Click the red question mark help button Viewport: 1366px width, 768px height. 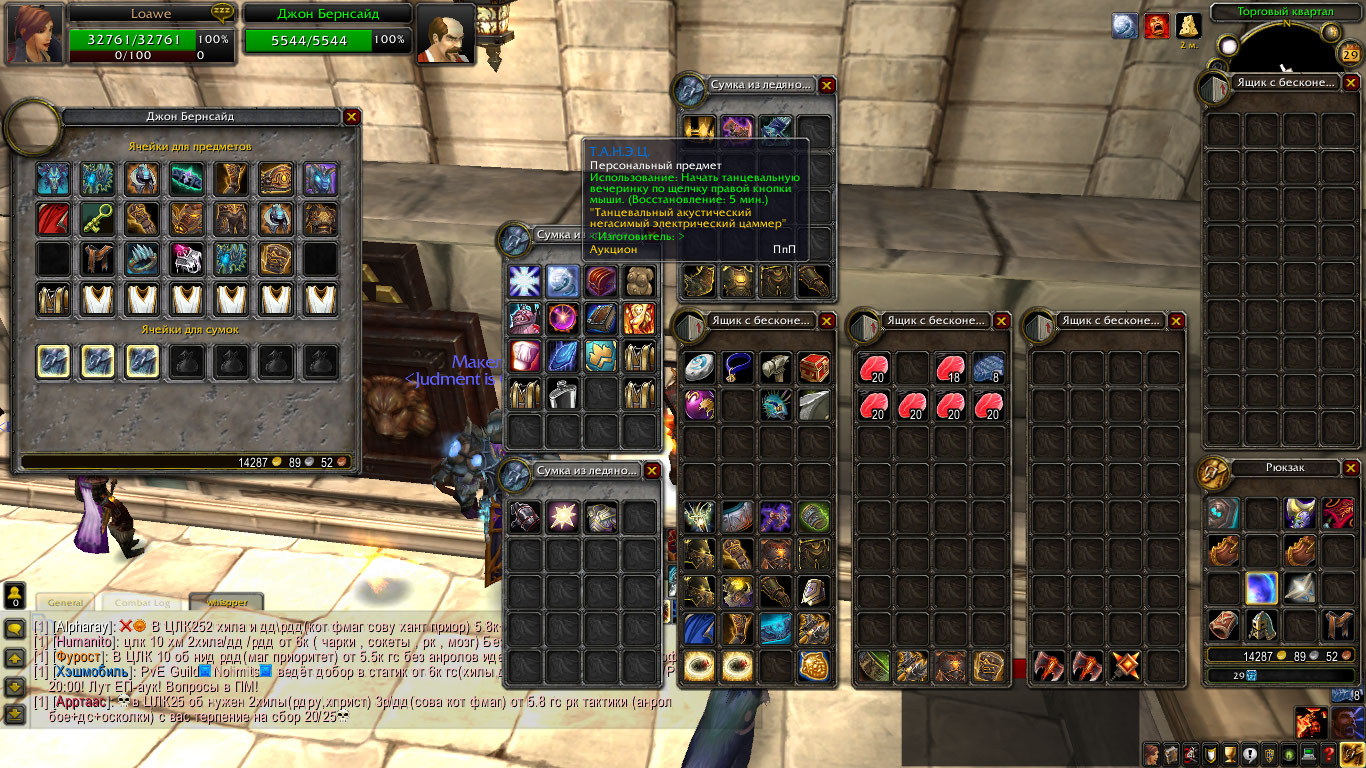(1328, 754)
